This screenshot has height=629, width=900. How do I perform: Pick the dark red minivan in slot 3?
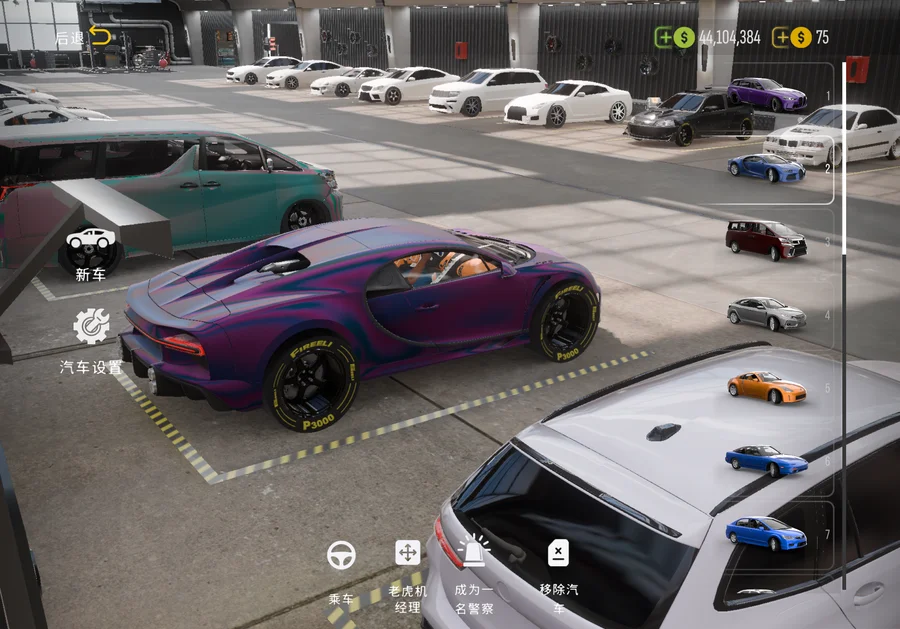tap(766, 240)
